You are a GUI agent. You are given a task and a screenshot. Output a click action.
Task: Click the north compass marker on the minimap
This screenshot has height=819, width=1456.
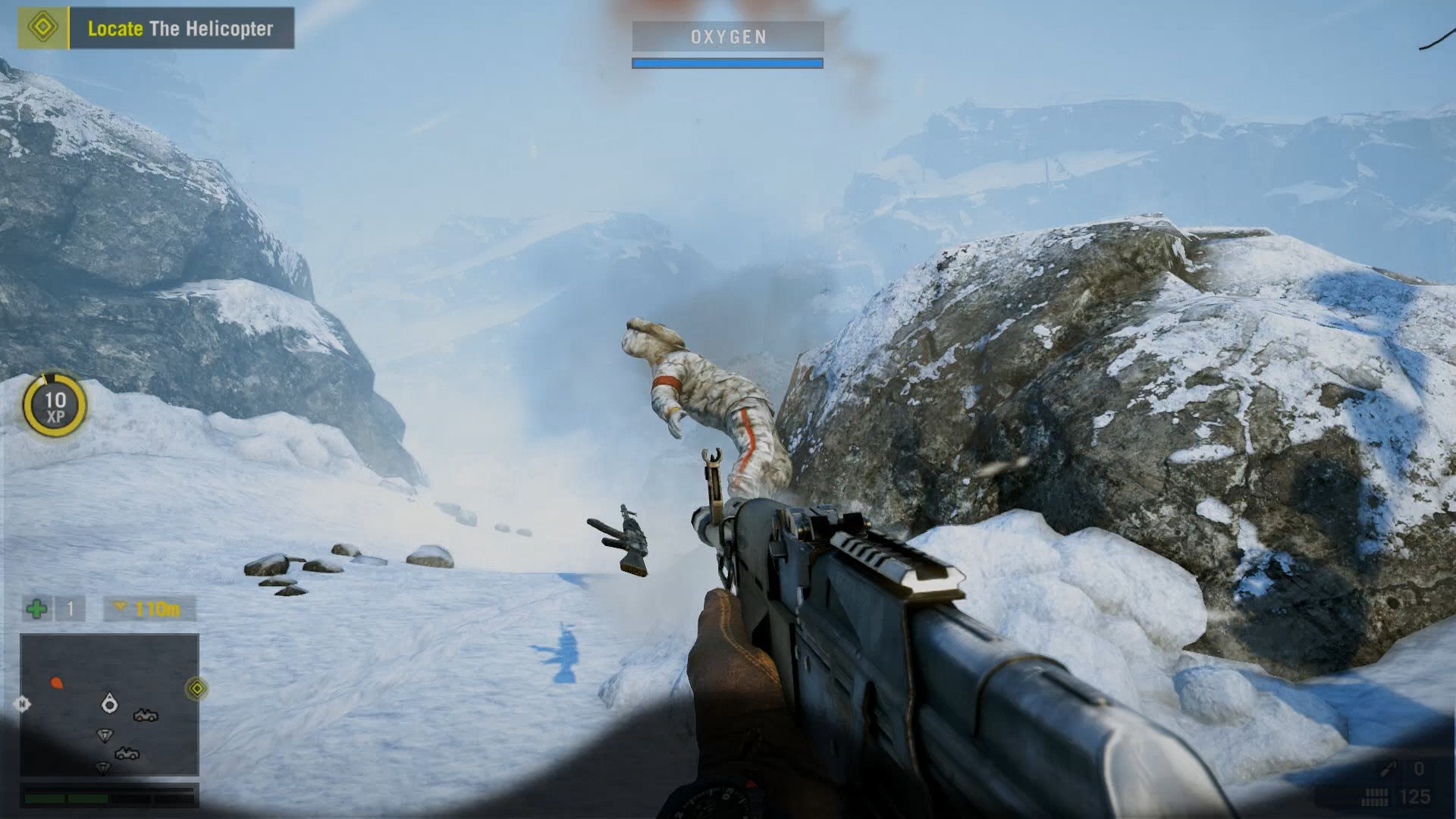21,704
